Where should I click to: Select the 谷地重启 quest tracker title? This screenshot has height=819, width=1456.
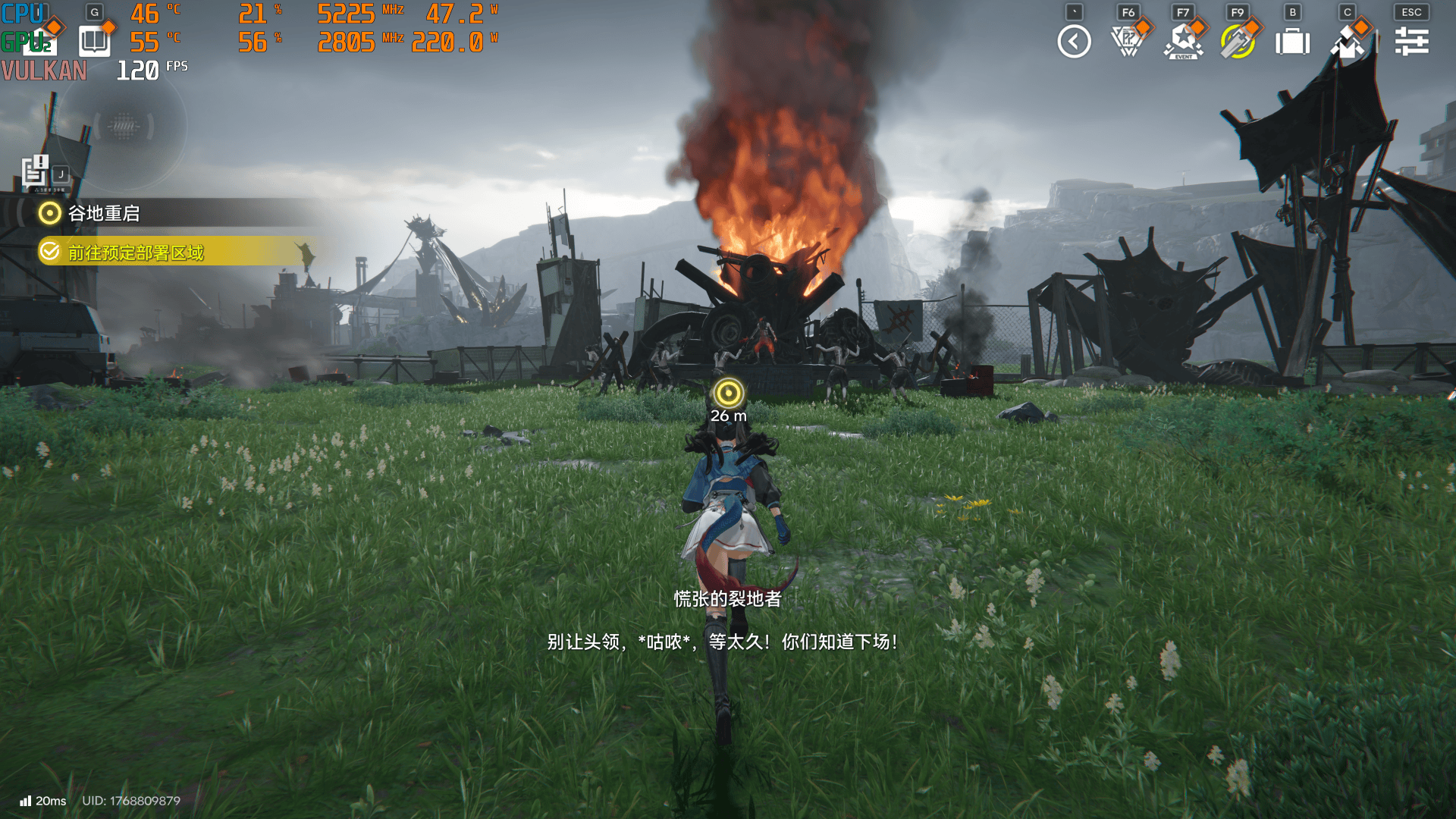click(x=104, y=214)
